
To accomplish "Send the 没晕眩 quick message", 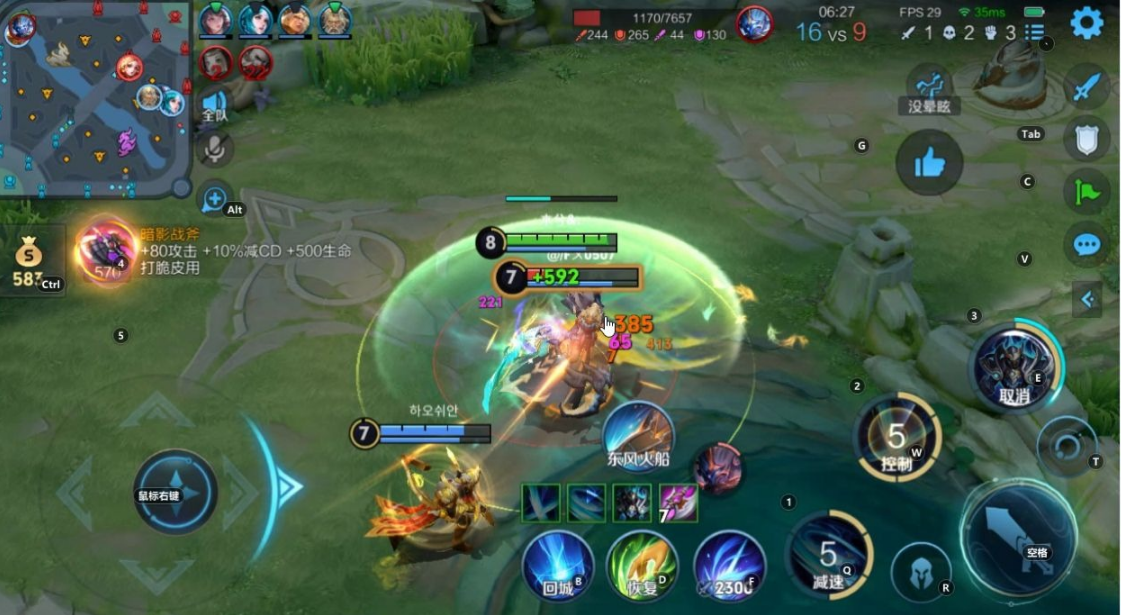I will click(x=929, y=88).
